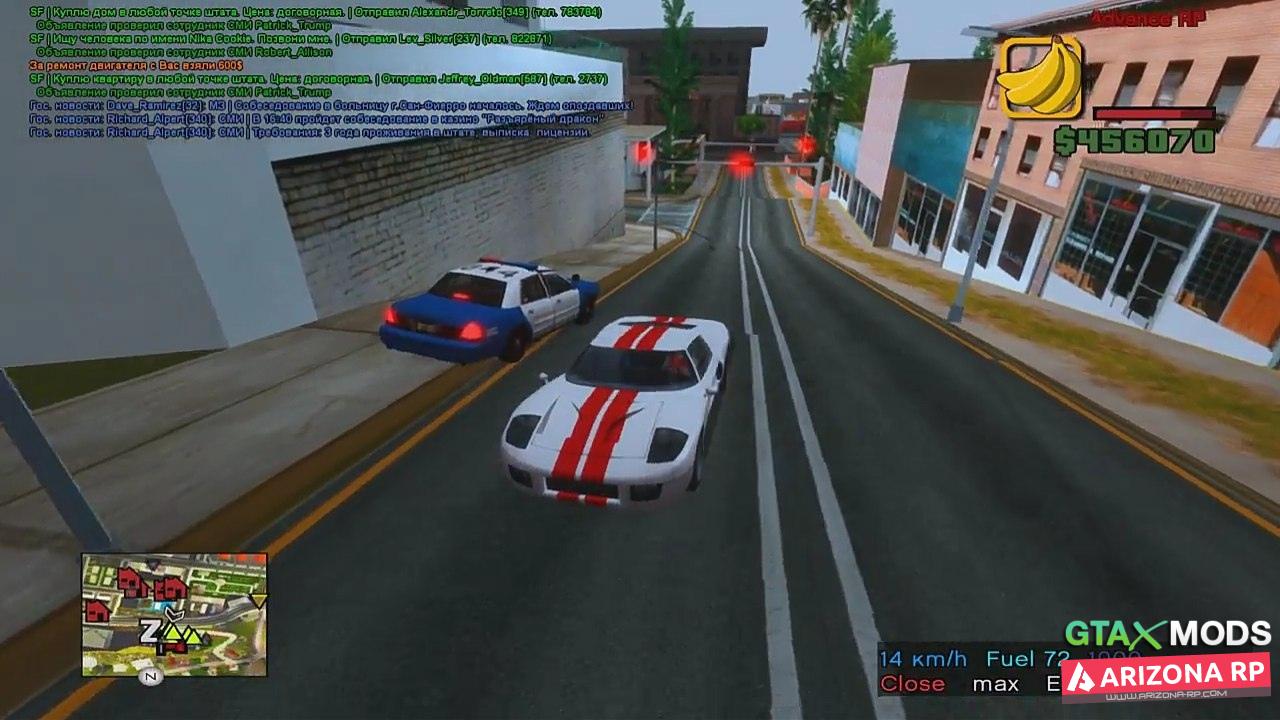This screenshot has height=720, width=1280.
Task: Click the north compass marker on minimap
Action: pos(152,677)
